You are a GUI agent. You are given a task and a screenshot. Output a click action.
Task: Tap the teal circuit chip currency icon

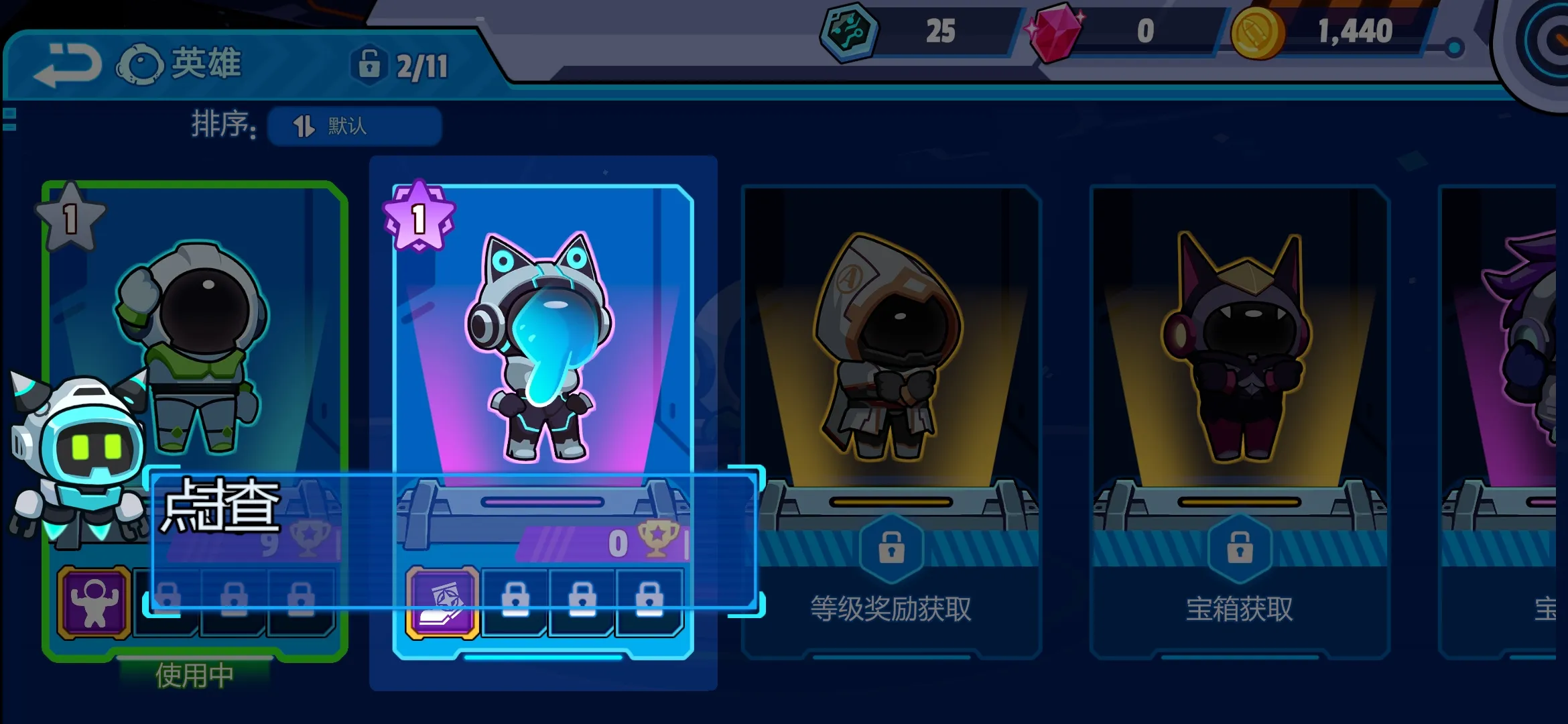click(849, 31)
